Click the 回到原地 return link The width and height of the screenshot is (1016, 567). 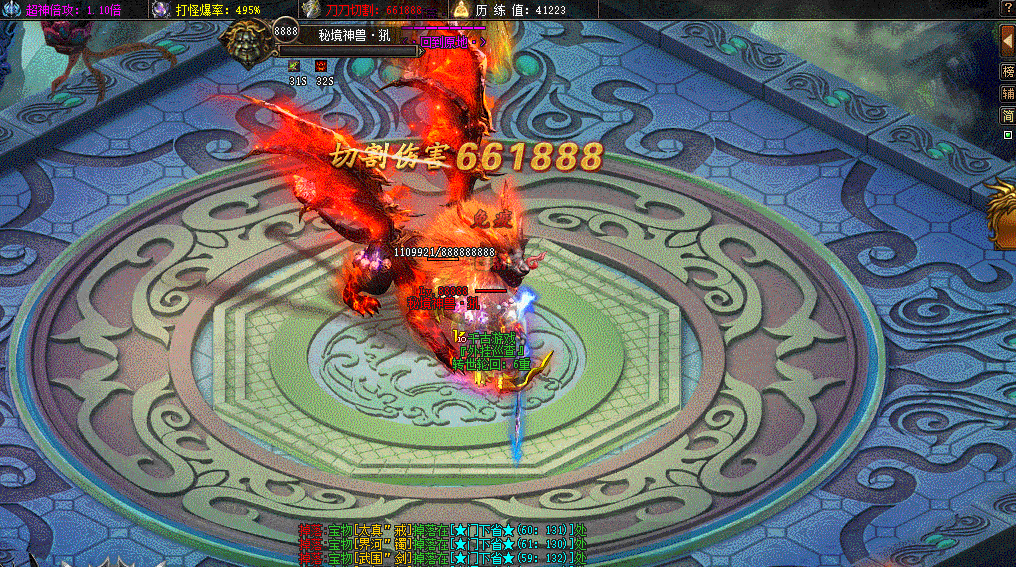(x=451, y=43)
